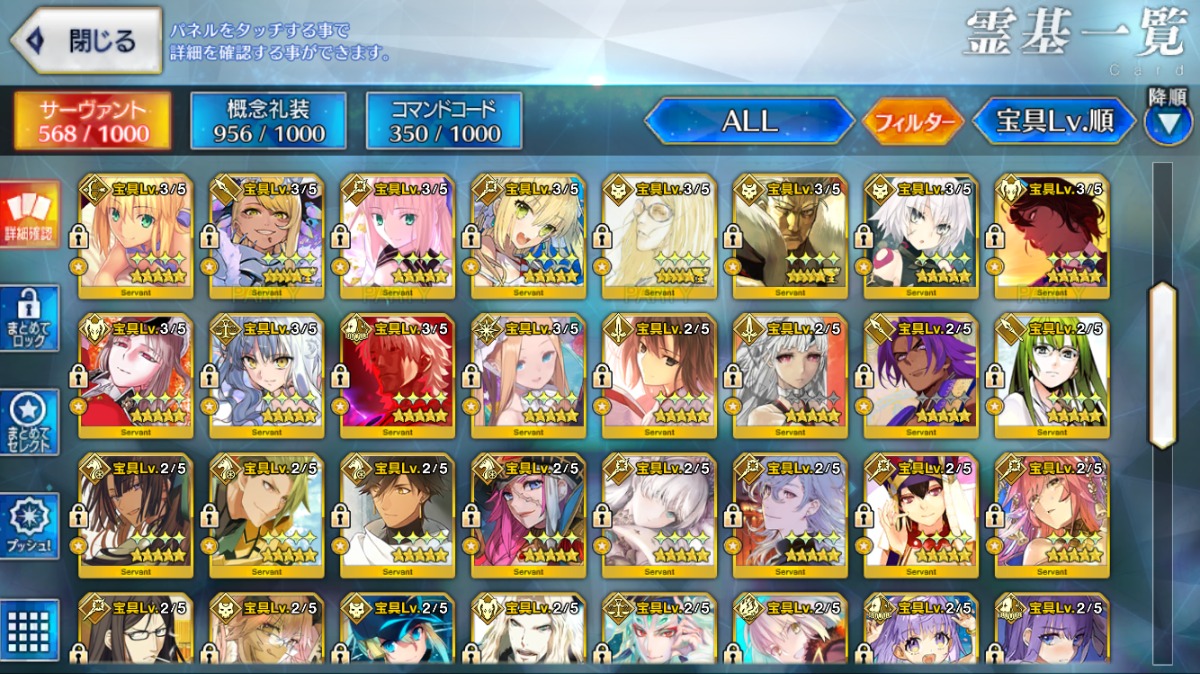Close the spirit origin list with 閉じる

pos(86,41)
